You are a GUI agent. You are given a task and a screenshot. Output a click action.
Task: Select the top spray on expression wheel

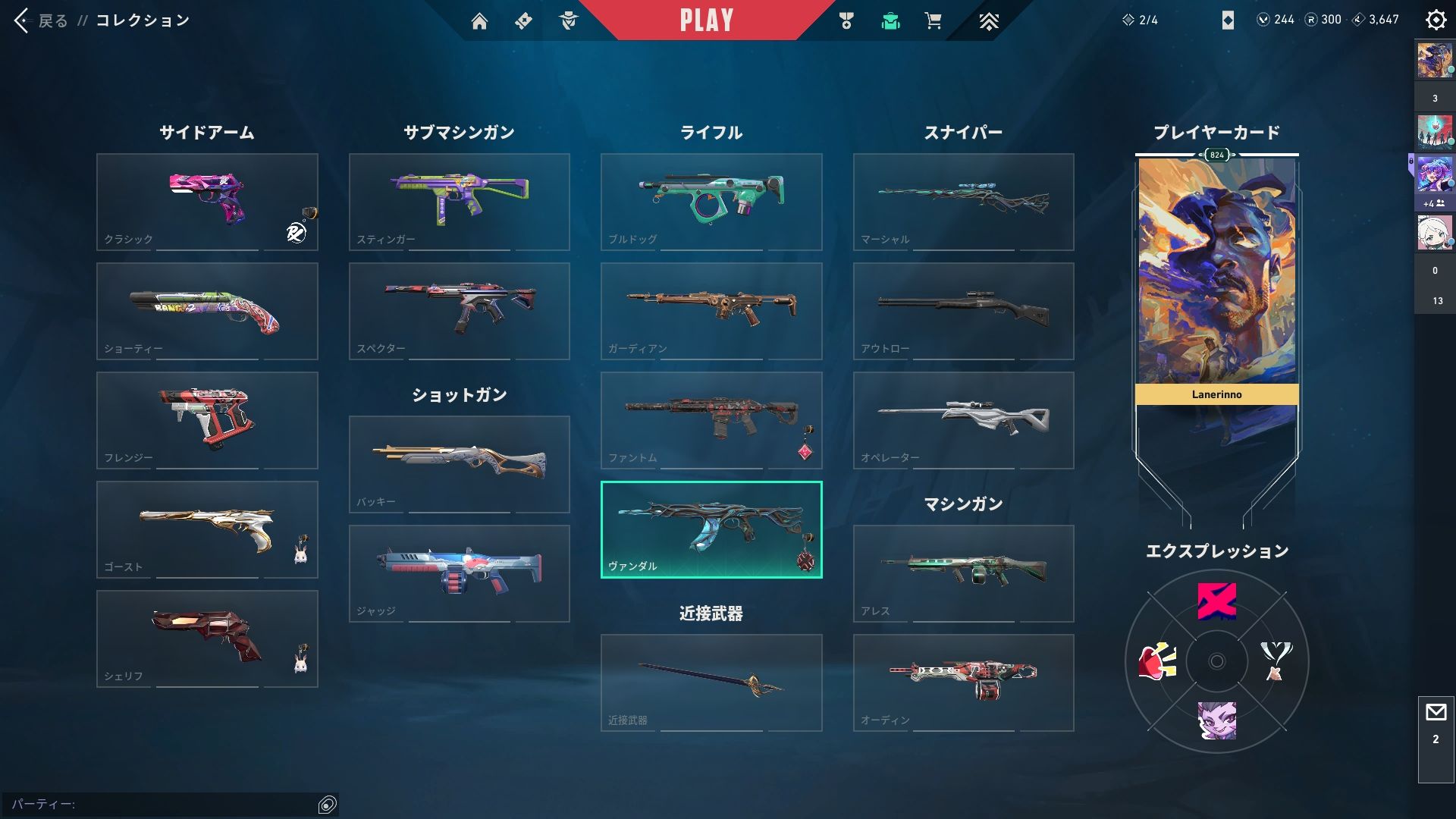1216,601
